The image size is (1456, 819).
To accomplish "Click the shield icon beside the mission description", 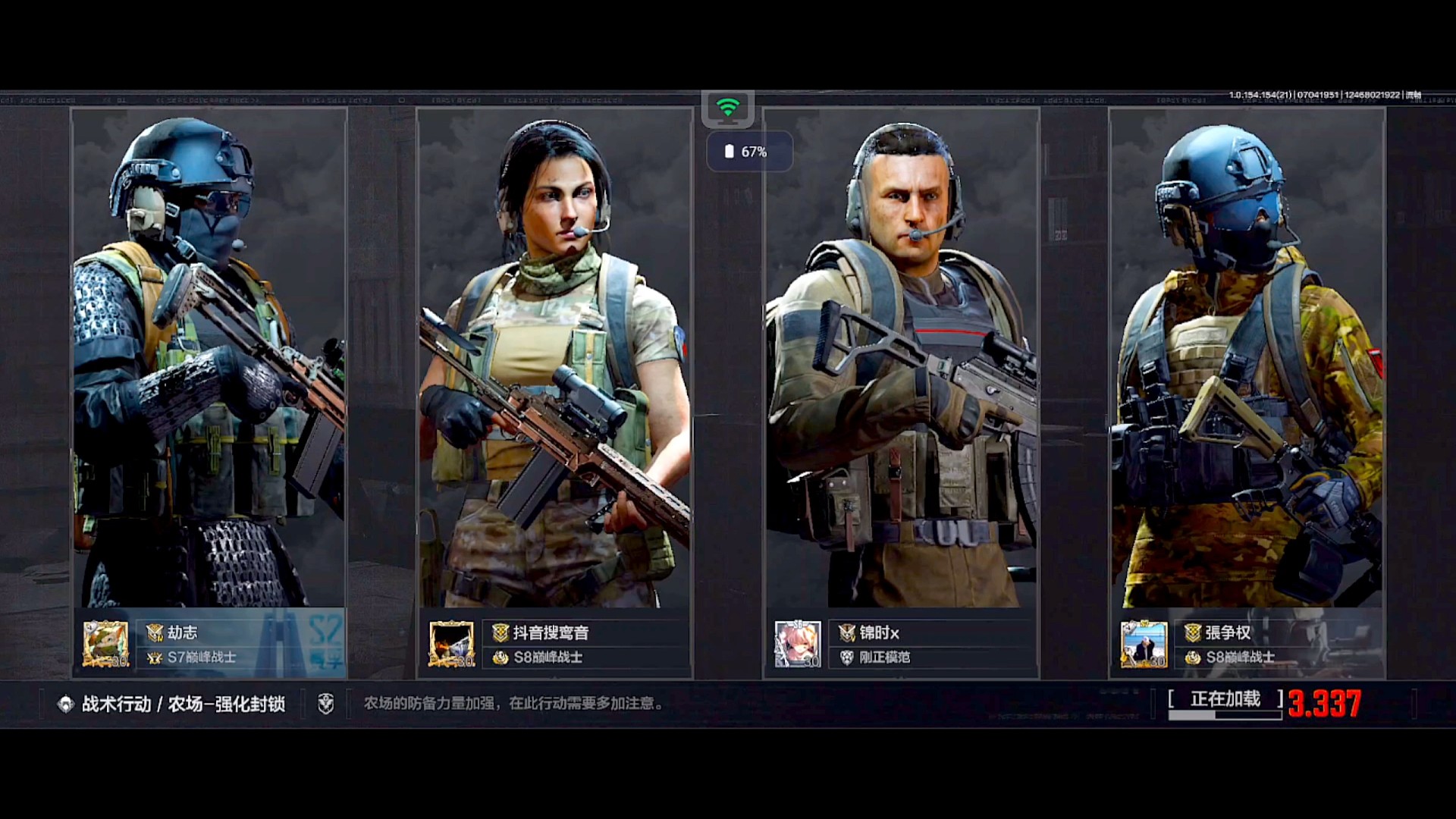I will point(326,704).
